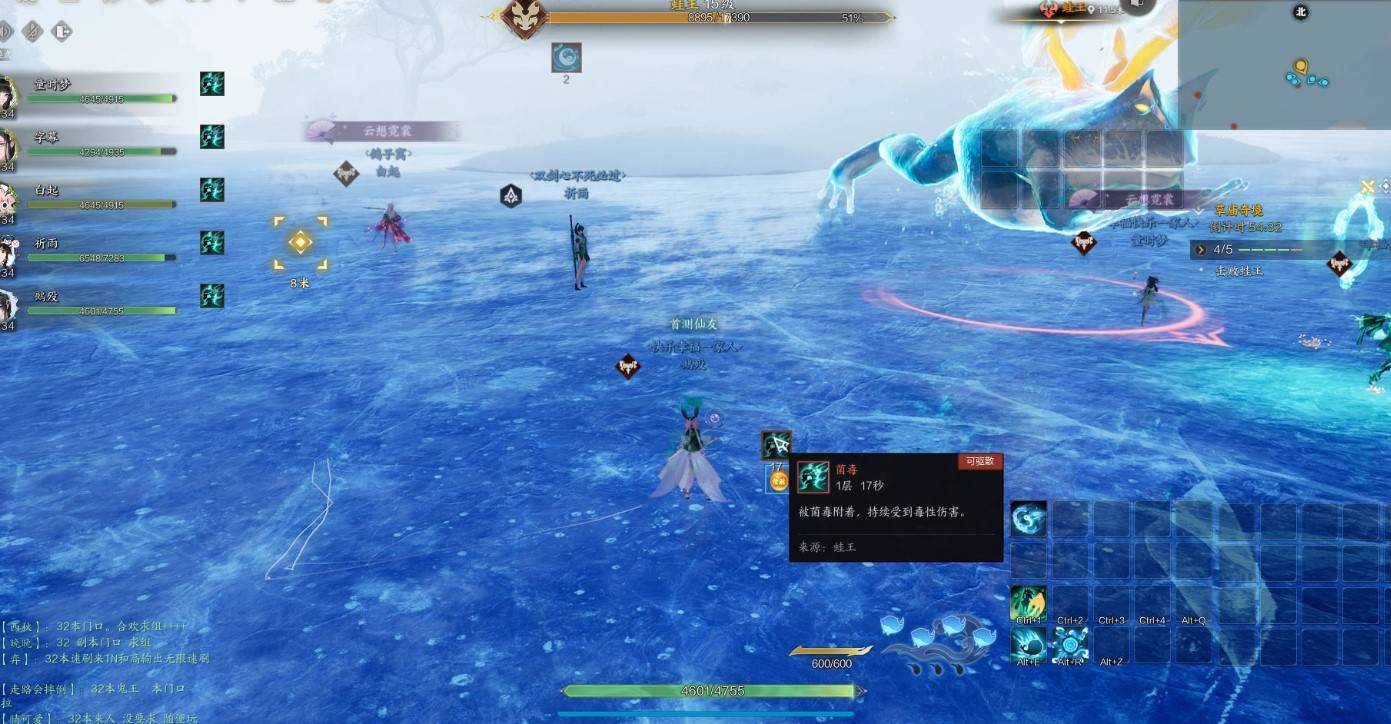Activate the blue swirl wave skill
The height and width of the screenshot is (724, 1391).
[x=1028, y=519]
